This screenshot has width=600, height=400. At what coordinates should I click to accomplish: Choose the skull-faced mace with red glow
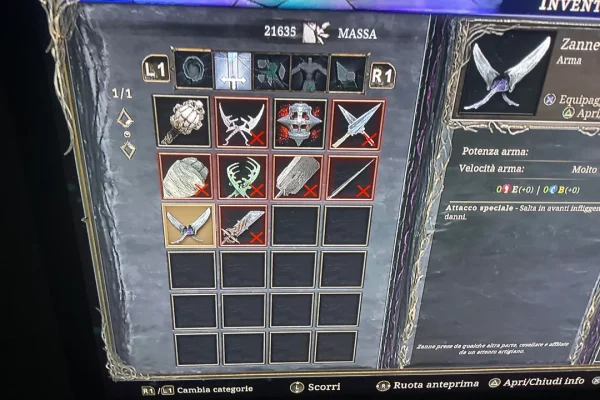point(299,122)
